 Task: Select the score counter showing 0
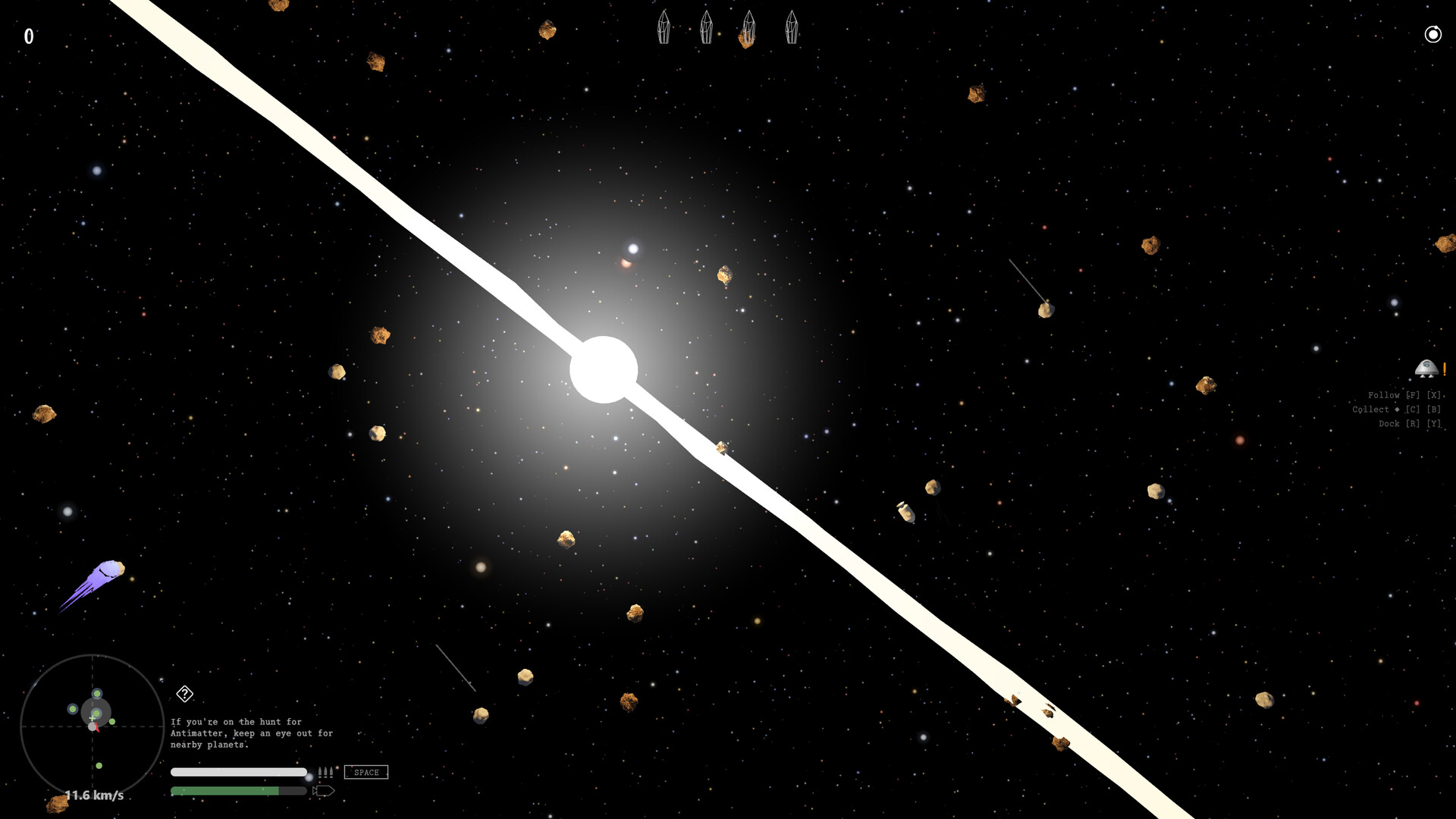coord(30,35)
